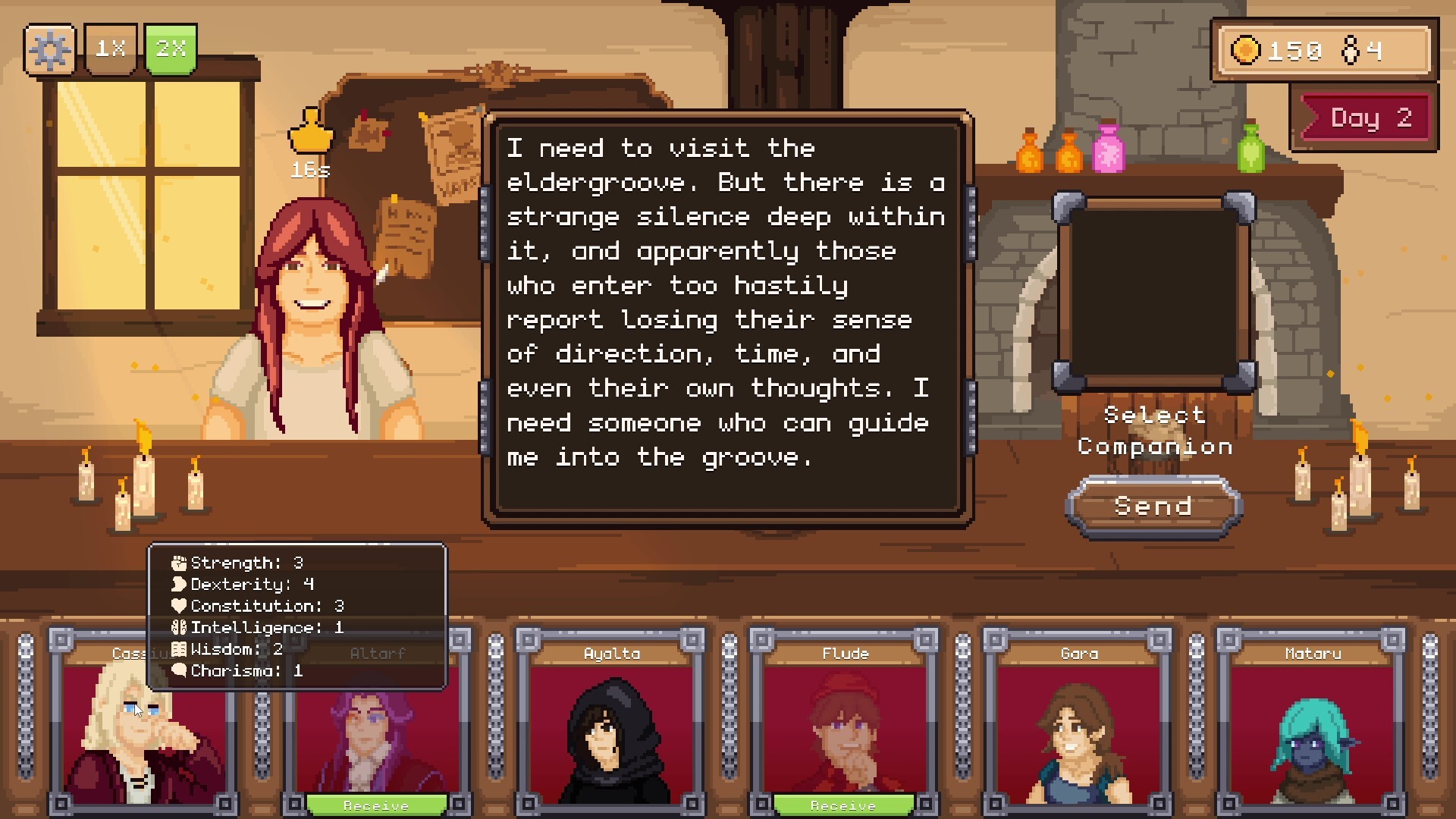The image size is (1456, 819).
Task: Click the Dexterity icon in the stat panel
Action: 178,584
